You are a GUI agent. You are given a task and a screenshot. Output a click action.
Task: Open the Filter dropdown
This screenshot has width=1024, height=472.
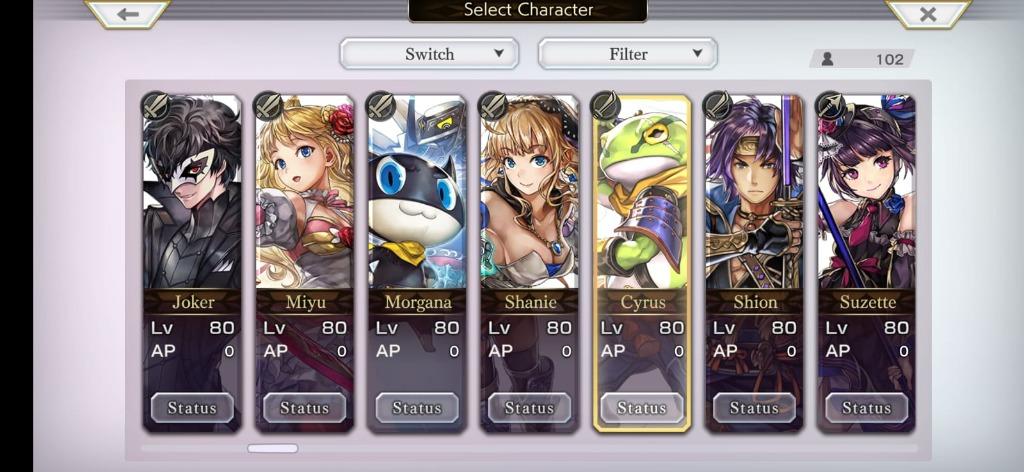pyautogui.click(x=628, y=54)
